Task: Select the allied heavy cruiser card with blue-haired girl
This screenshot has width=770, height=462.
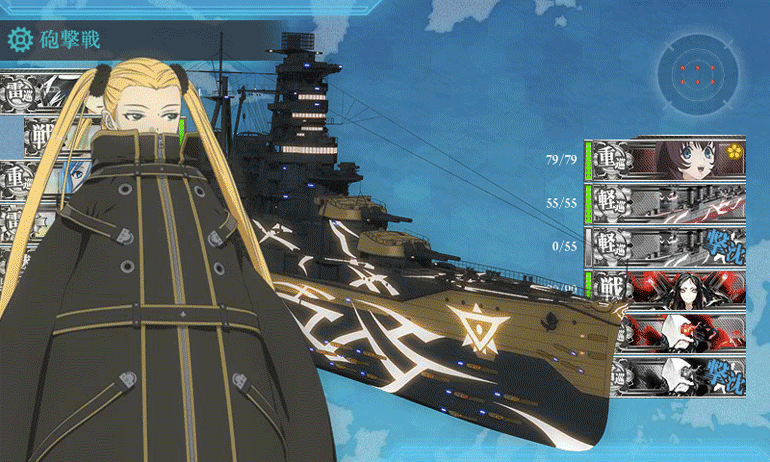Action: pyautogui.click(x=45, y=178)
